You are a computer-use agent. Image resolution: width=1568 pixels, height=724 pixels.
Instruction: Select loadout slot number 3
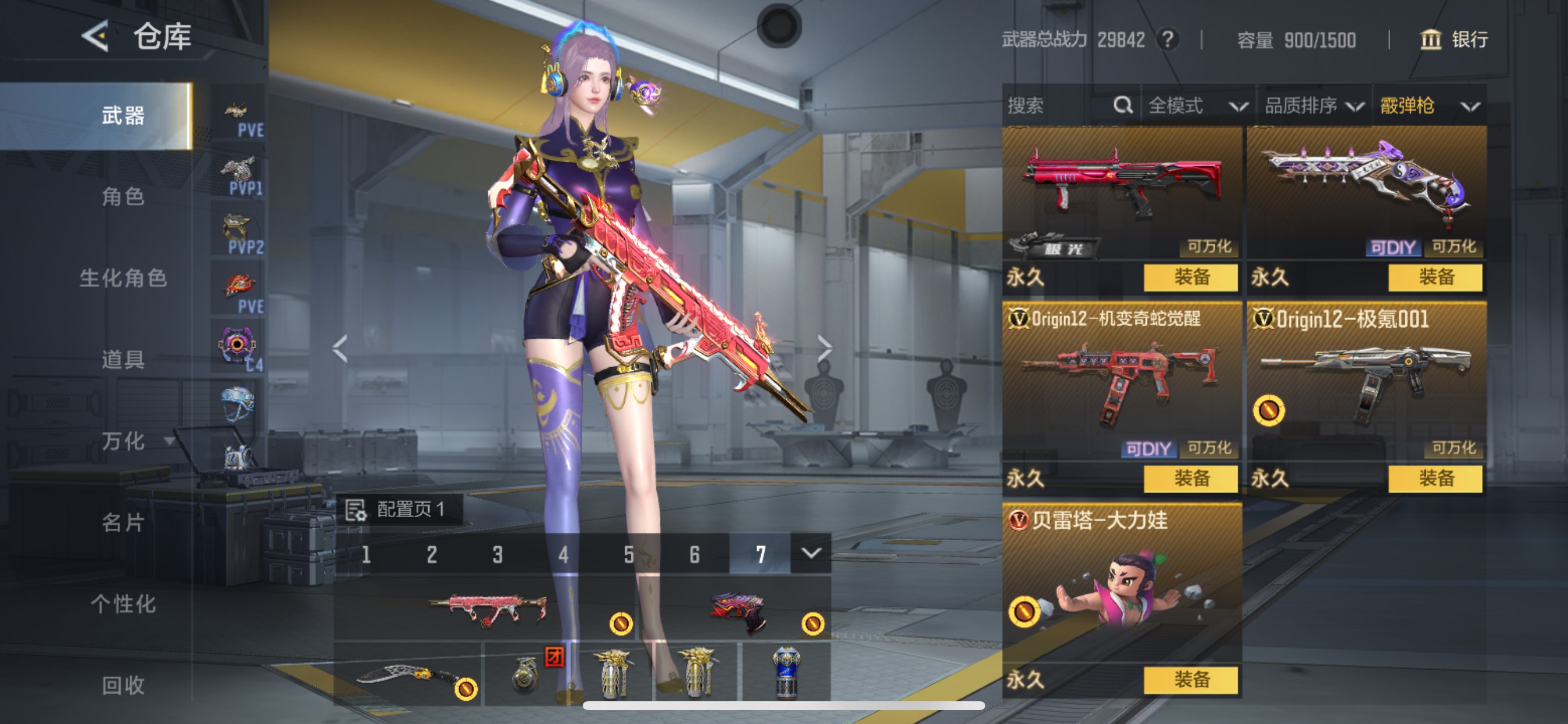(498, 554)
